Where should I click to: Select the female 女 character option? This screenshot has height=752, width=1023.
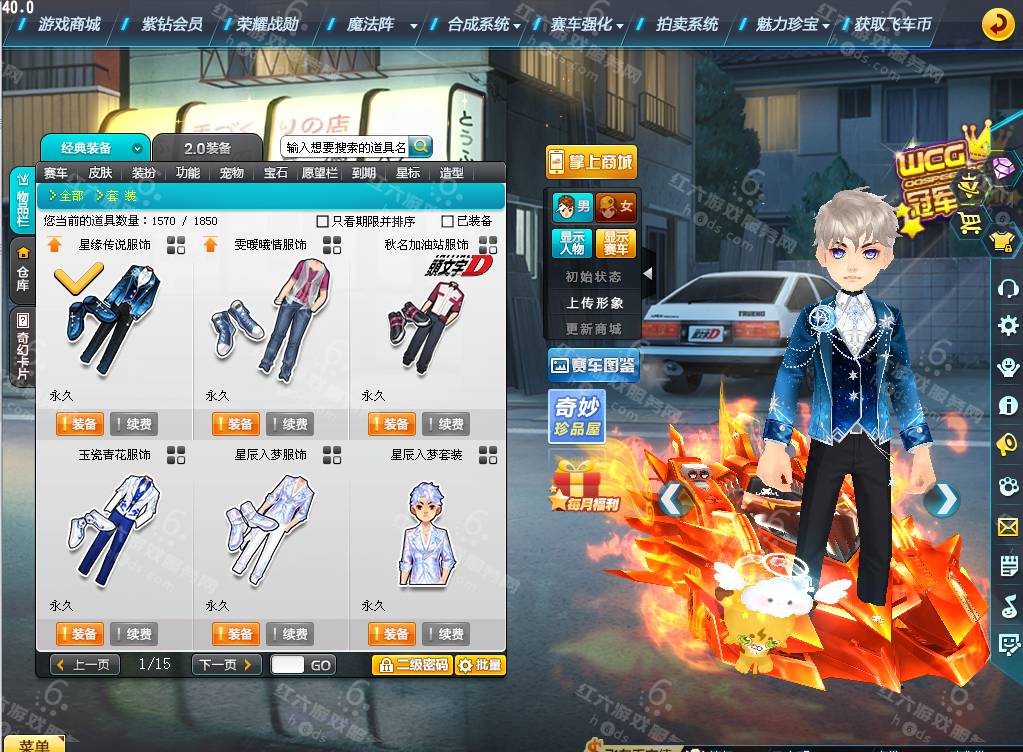(x=616, y=208)
